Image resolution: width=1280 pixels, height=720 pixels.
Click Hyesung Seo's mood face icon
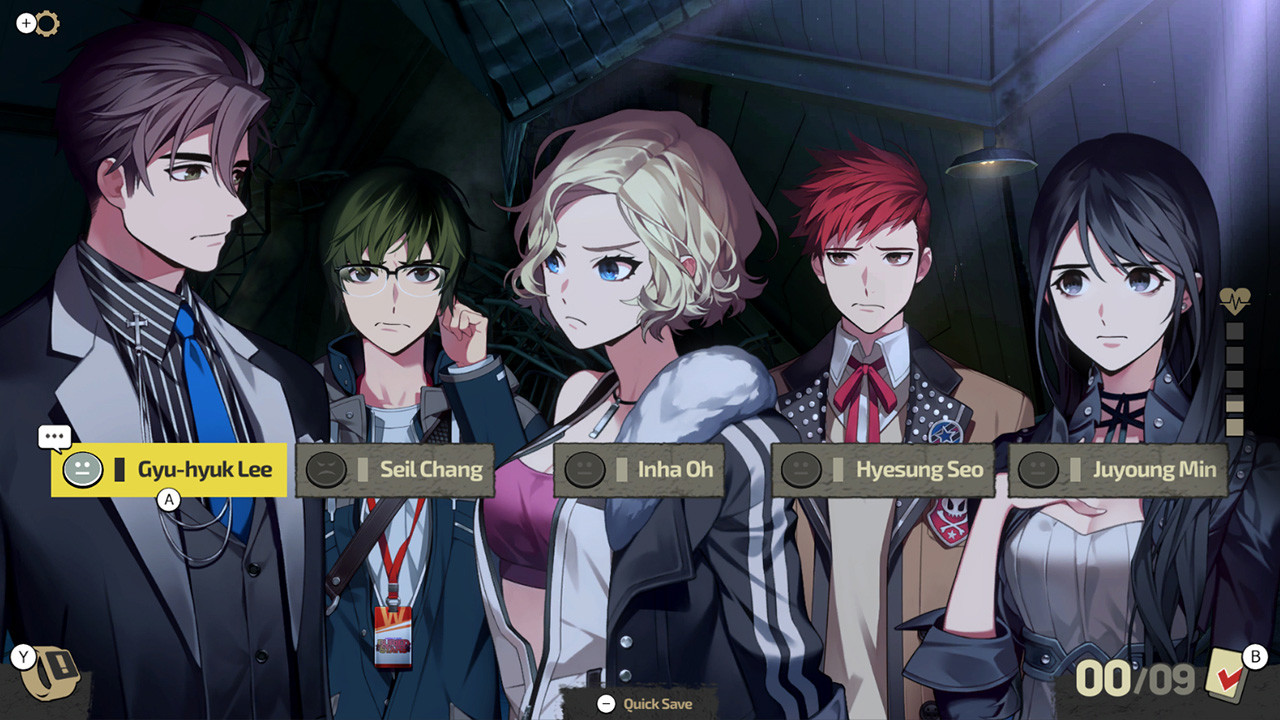[801, 469]
